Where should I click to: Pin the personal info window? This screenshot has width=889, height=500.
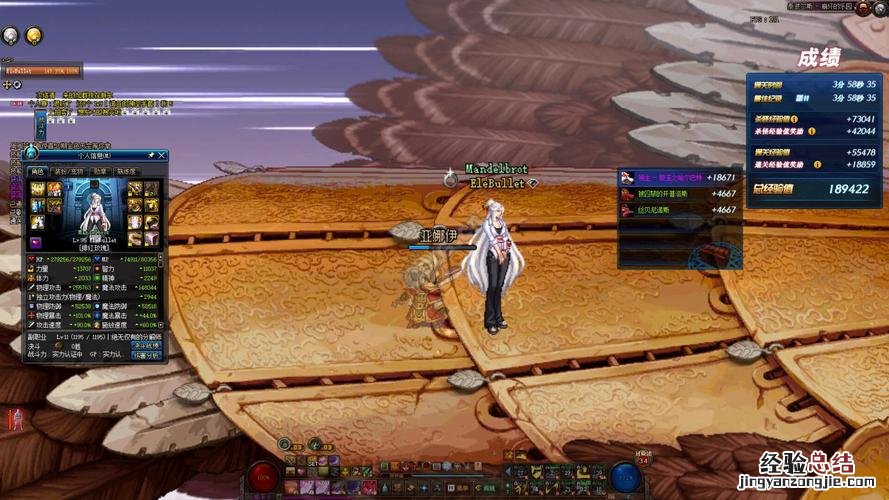(151, 156)
